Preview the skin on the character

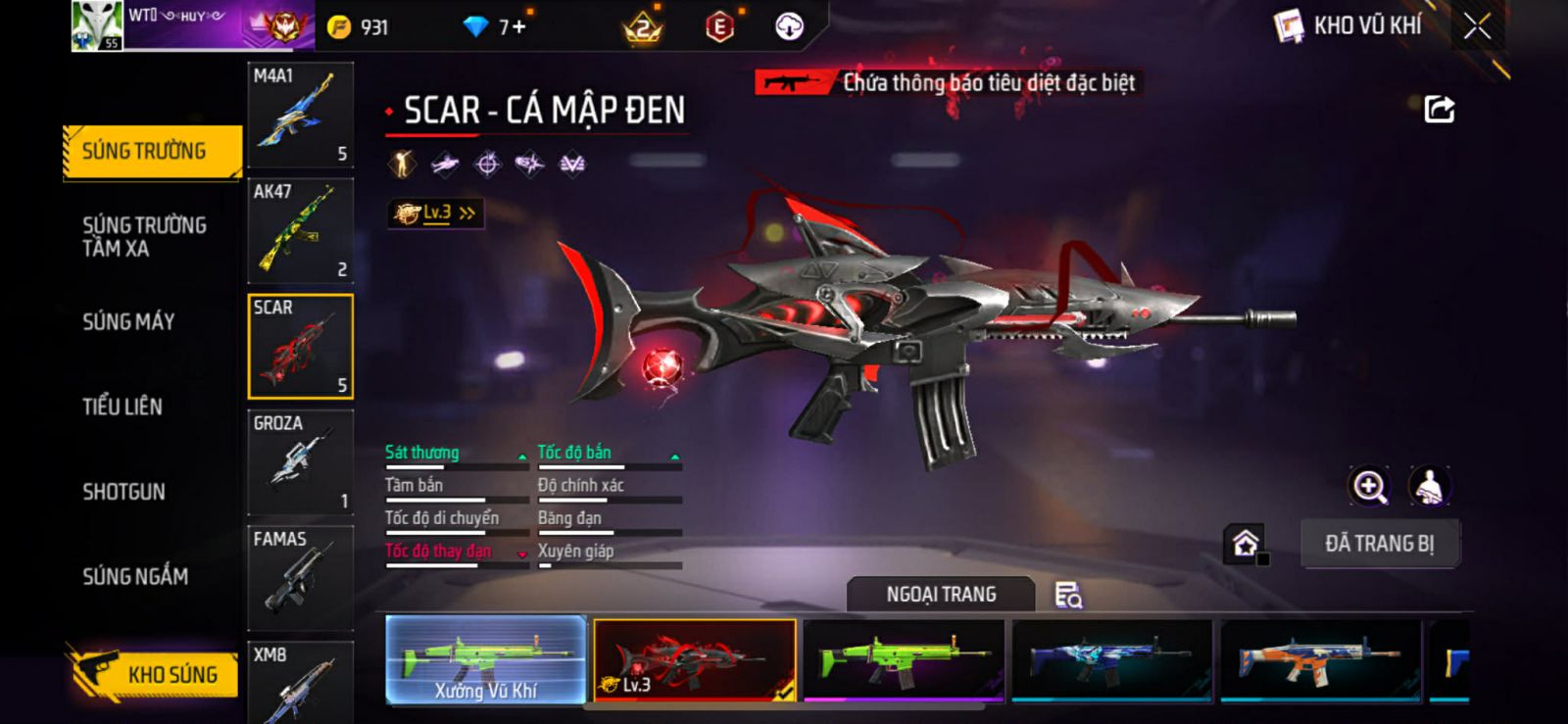click(x=1430, y=486)
